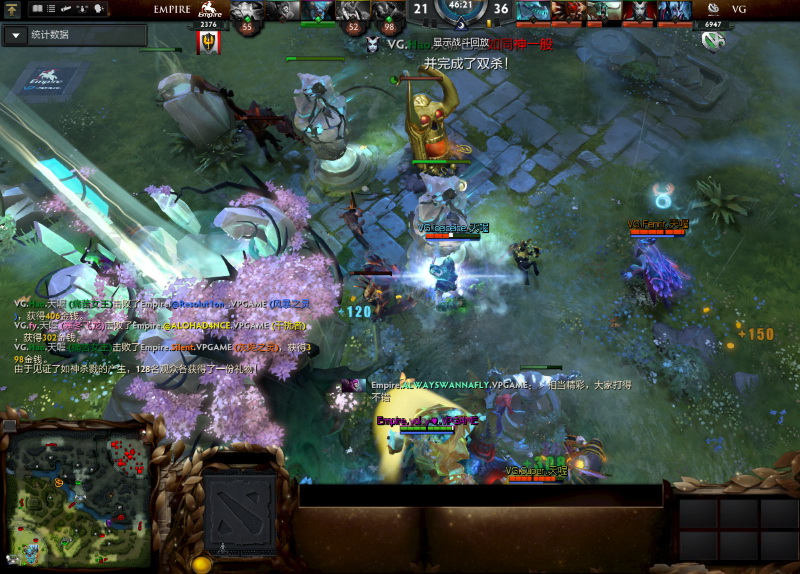800x574 pixels.
Task: Click the VG team logo in top bar
Action: [713, 10]
